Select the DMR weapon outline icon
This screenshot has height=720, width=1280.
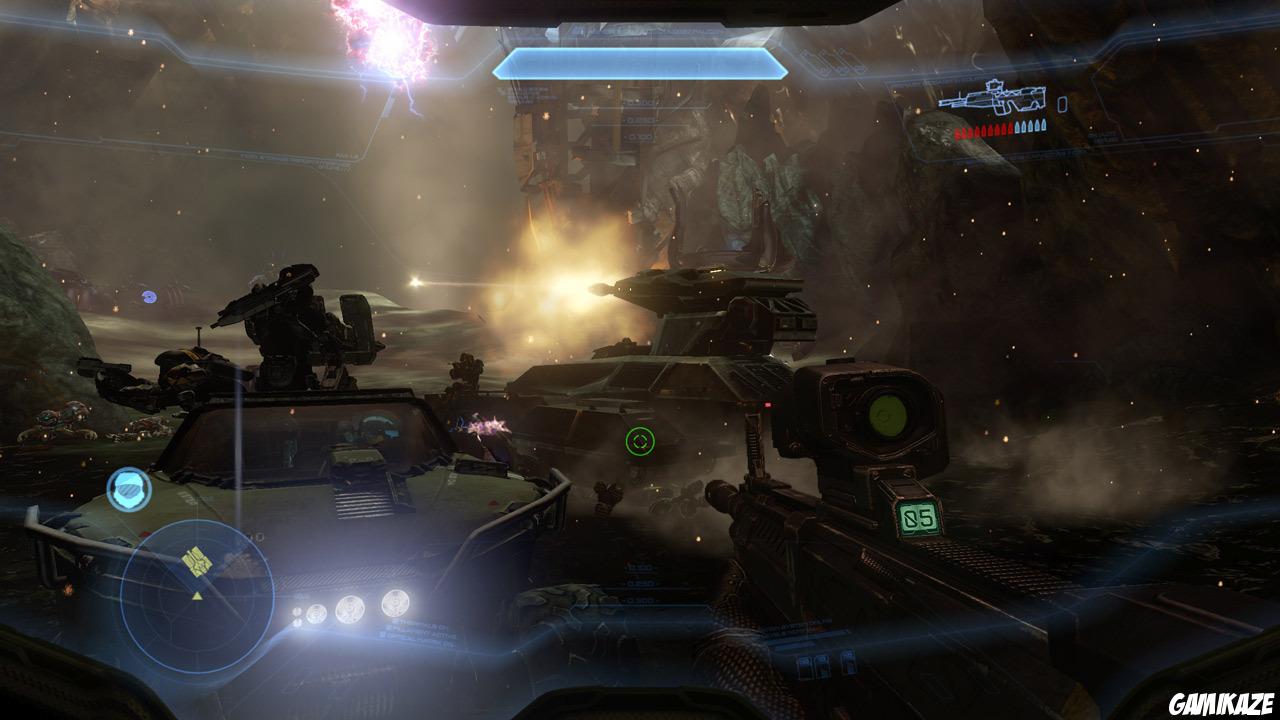995,98
